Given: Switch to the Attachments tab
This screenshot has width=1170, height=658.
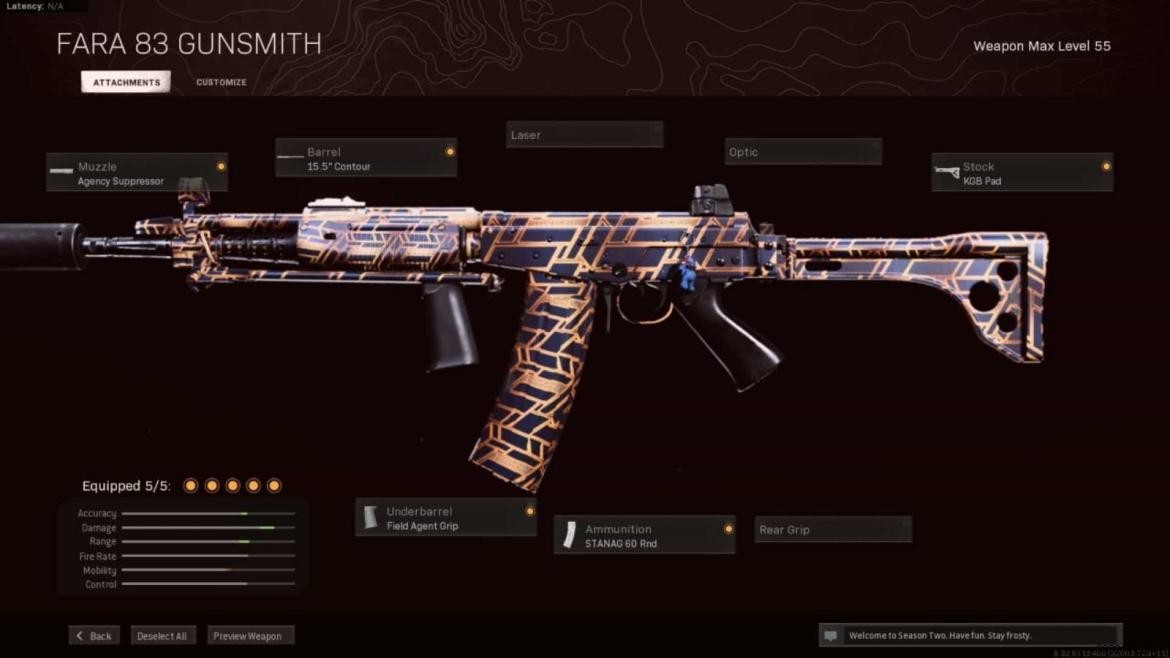Looking at the screenshot, I should [x=126, y=82].
